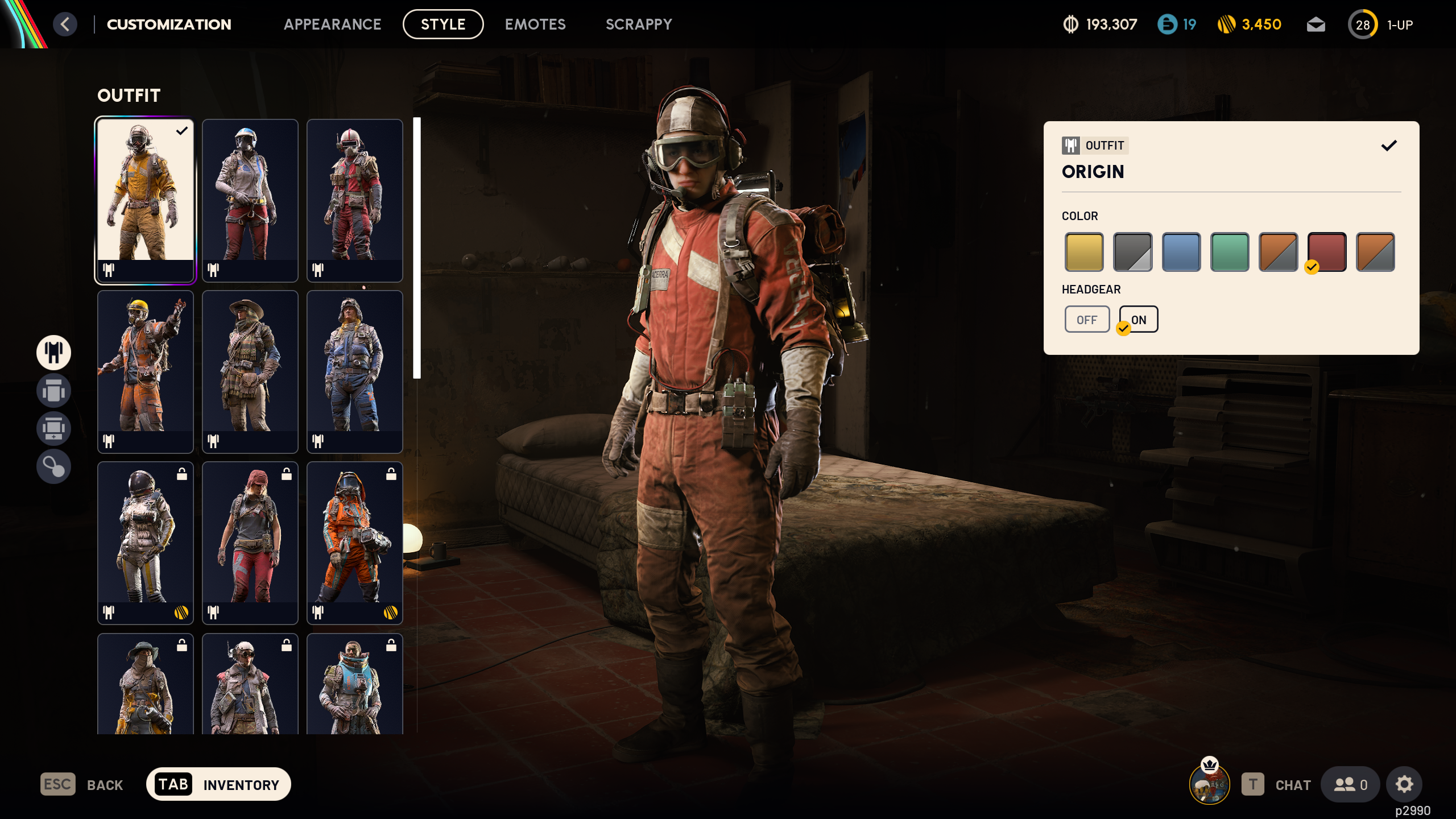Select the Outfit category icon in sidebar

53,353
